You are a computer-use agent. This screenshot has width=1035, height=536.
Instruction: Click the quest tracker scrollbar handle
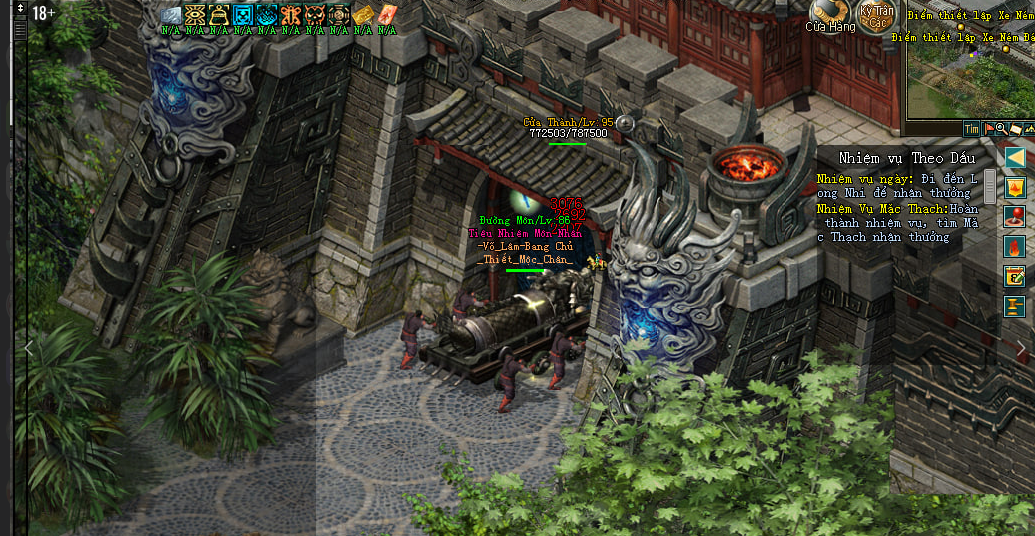pyautogui.click(x=990, y=185)
